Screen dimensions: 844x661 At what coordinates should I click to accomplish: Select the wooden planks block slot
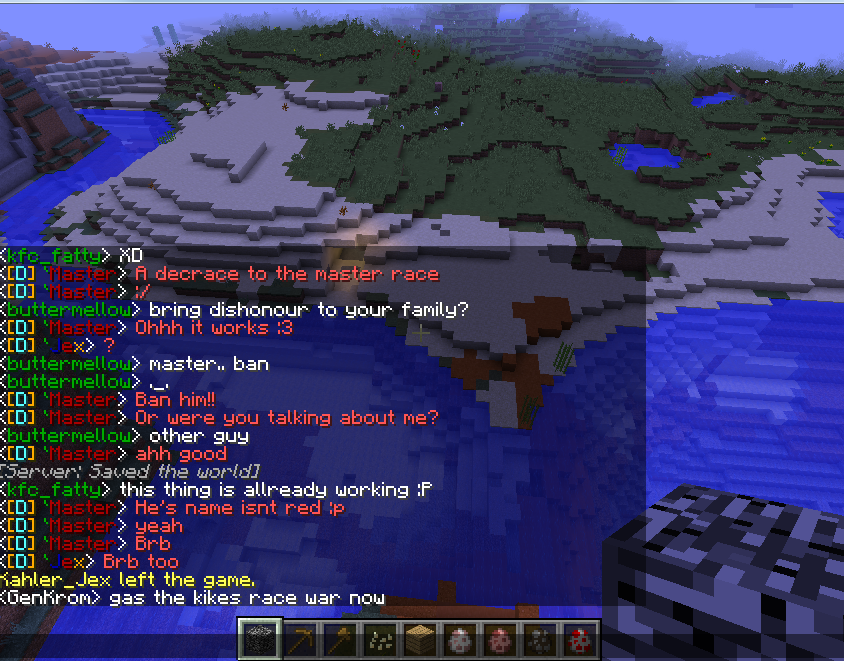point(419,638)
